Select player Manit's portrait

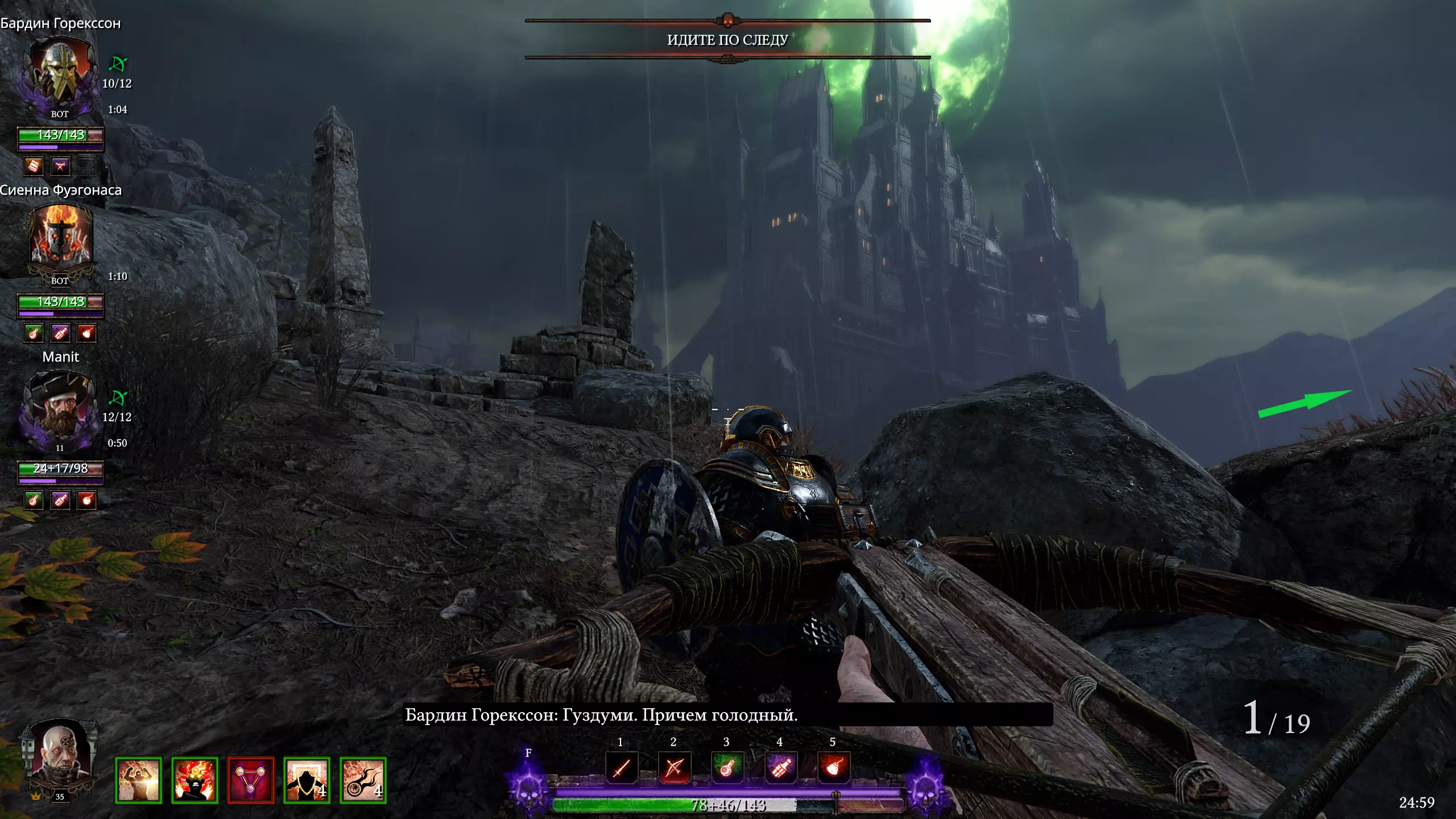(60, 407)
